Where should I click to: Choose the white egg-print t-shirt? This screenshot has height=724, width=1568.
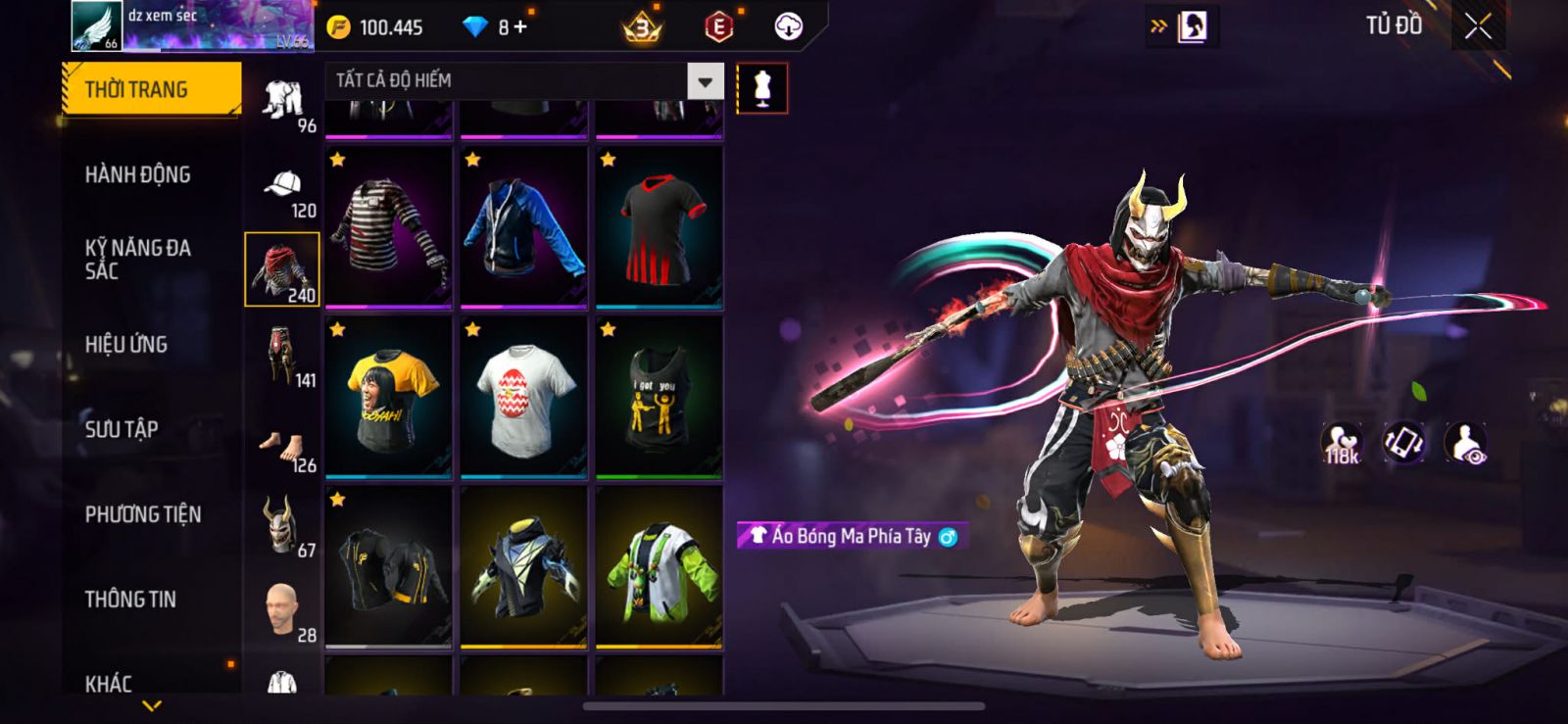(x=523, y=397)
